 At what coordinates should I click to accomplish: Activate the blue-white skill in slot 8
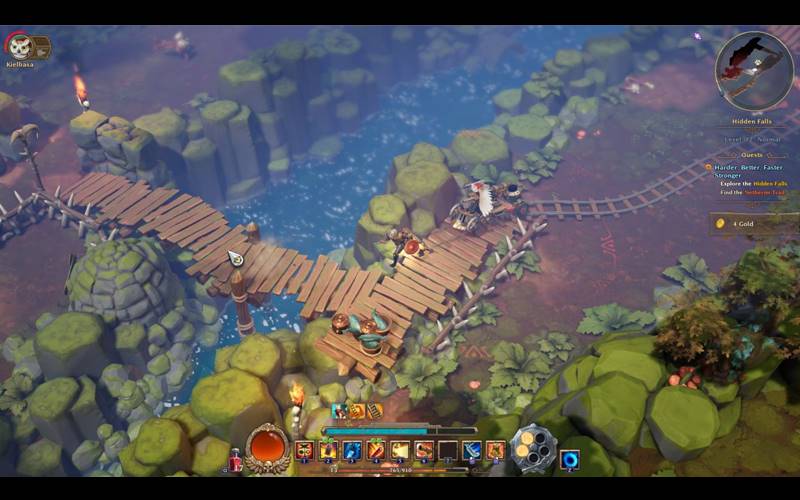[x=472, y=451]
